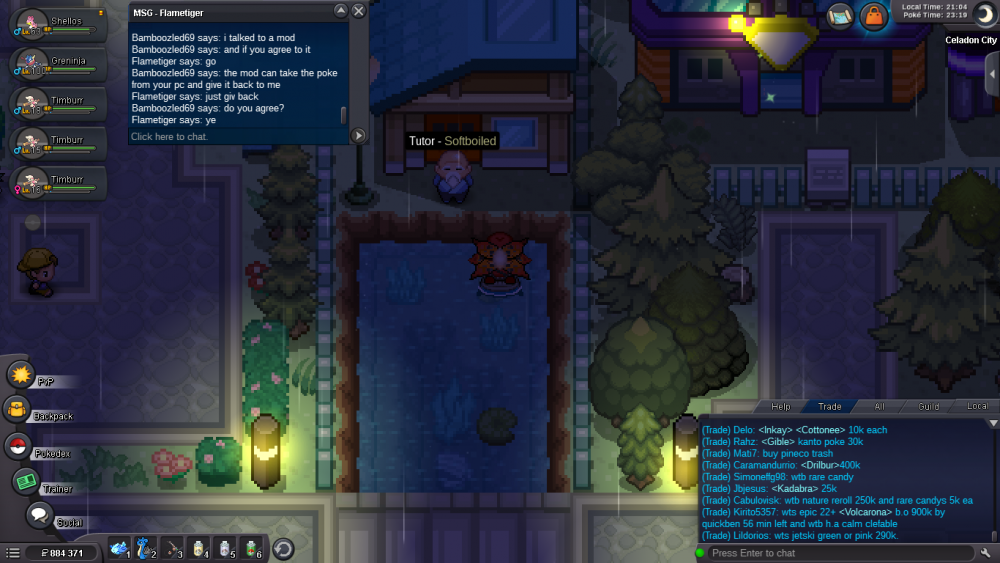Switch to the Help chat tab
The height and width of the screenshot is (563, 1000).
(x=780, y=407)
